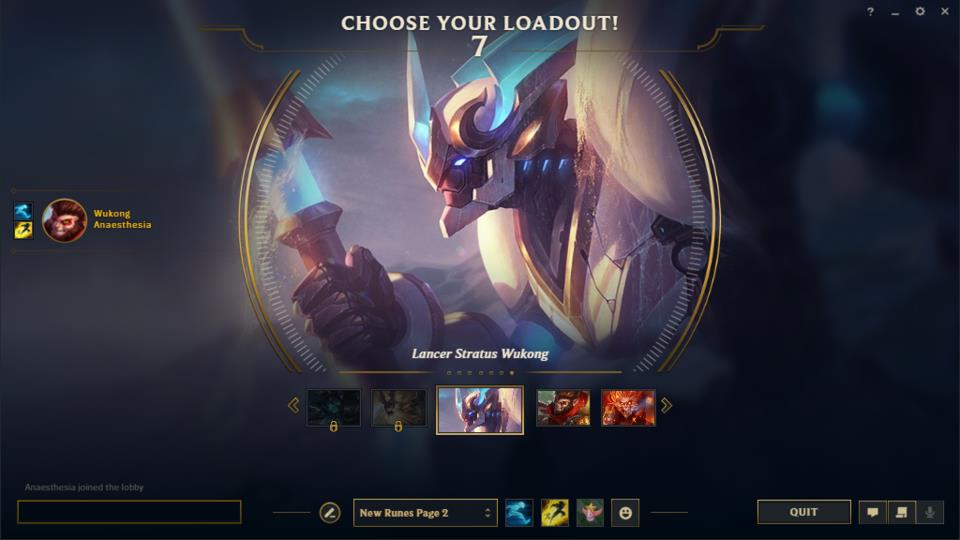Close the client window

[x=945, y=12]
